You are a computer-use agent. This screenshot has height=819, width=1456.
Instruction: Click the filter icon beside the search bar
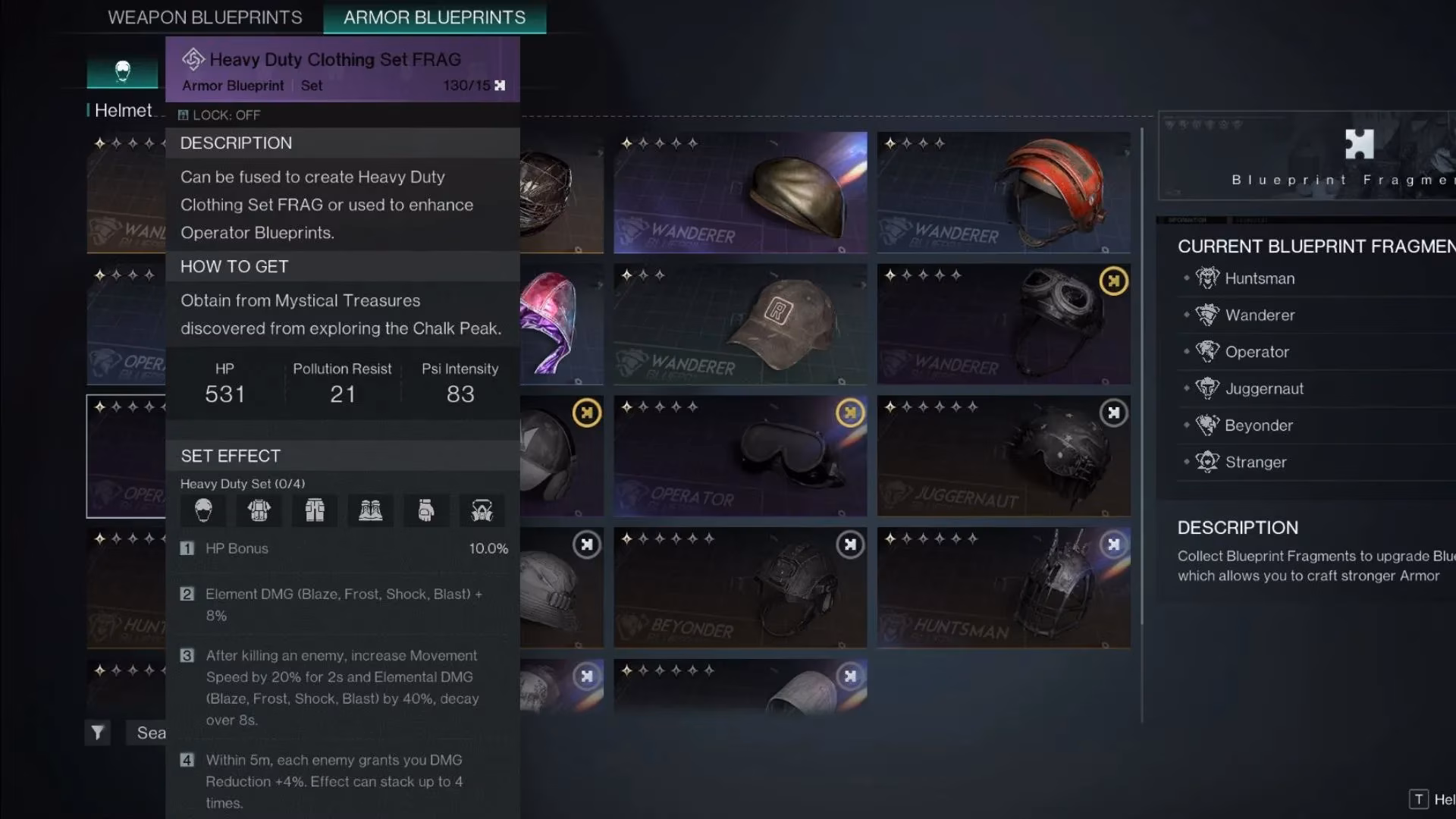pos(97,732)
